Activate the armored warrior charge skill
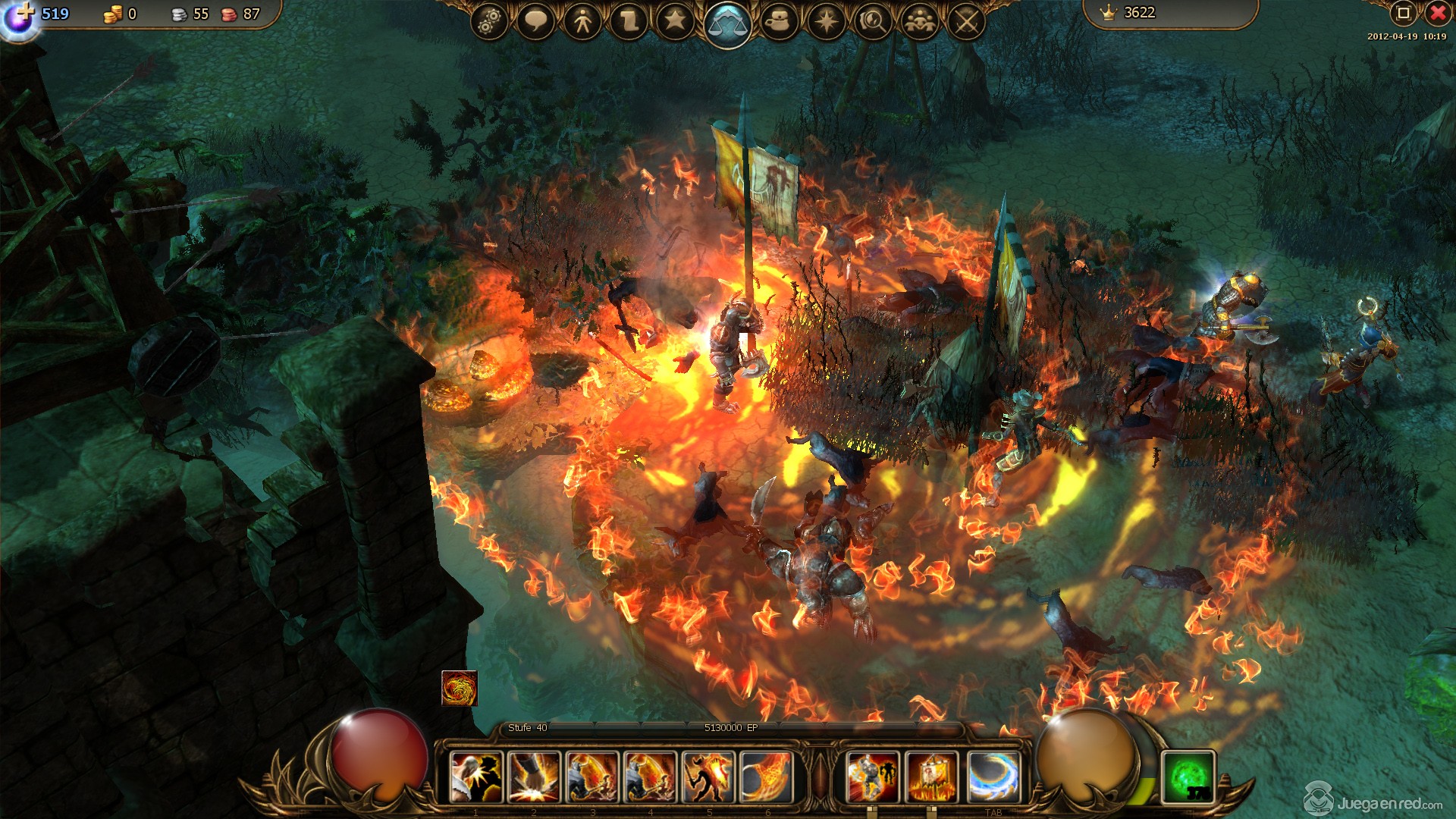Image resolution: width=1456 pixels, height=819 pixels. (x=873, y=777)
